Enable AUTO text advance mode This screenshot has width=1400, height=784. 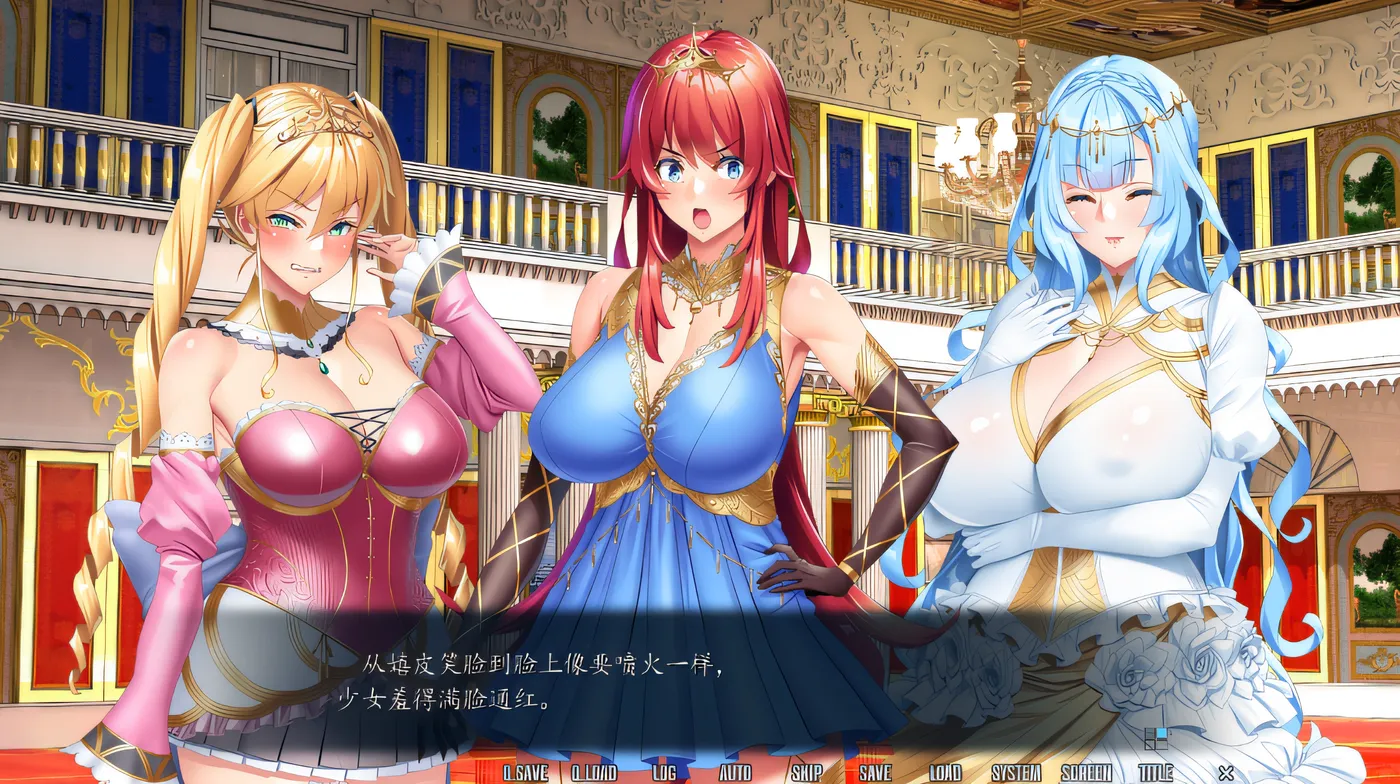[736, 771]
